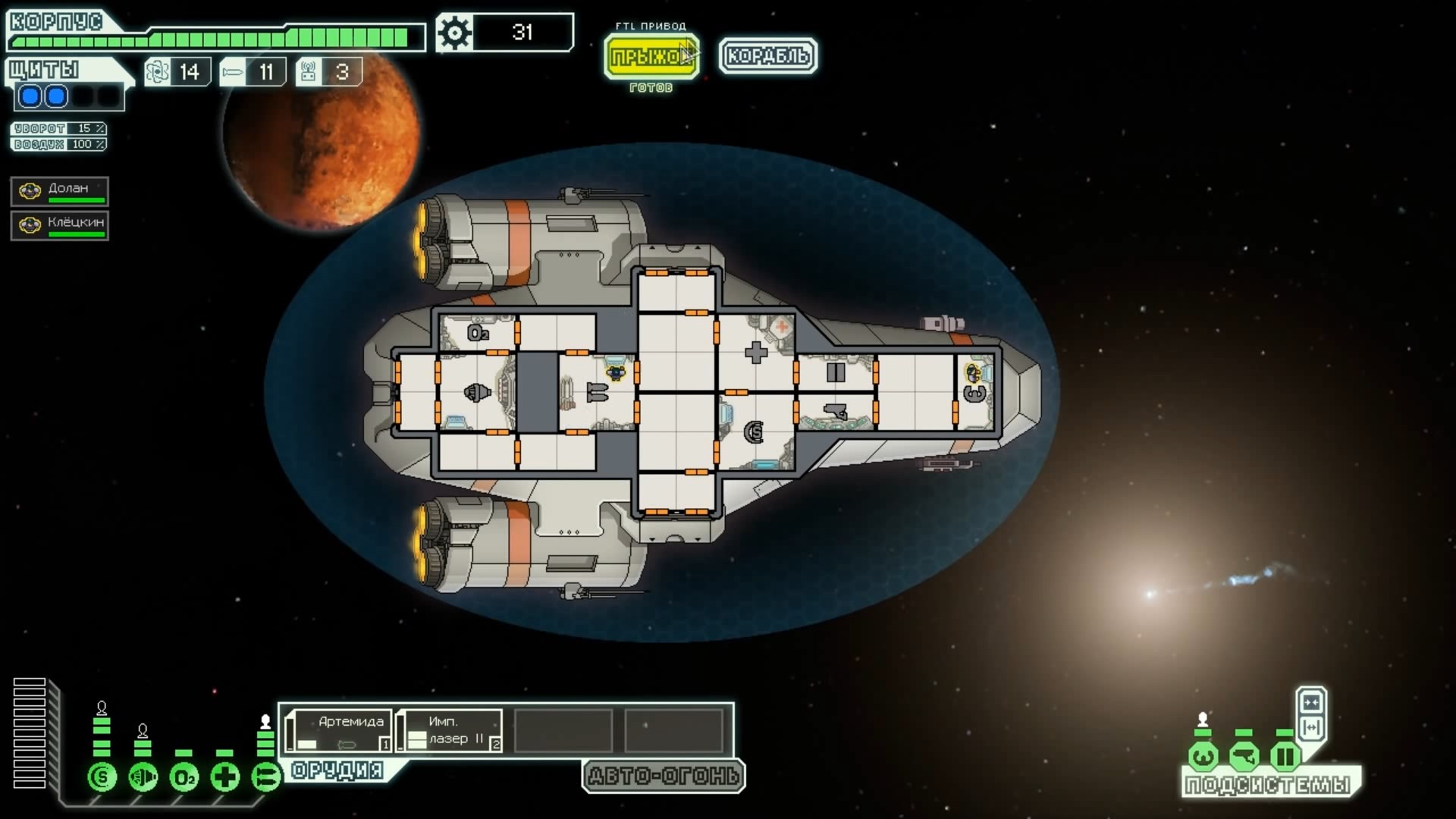This screenshot has height=819, width=1456.
Task: Click the piloting subsystem icon
Action: click(1203, 756)
